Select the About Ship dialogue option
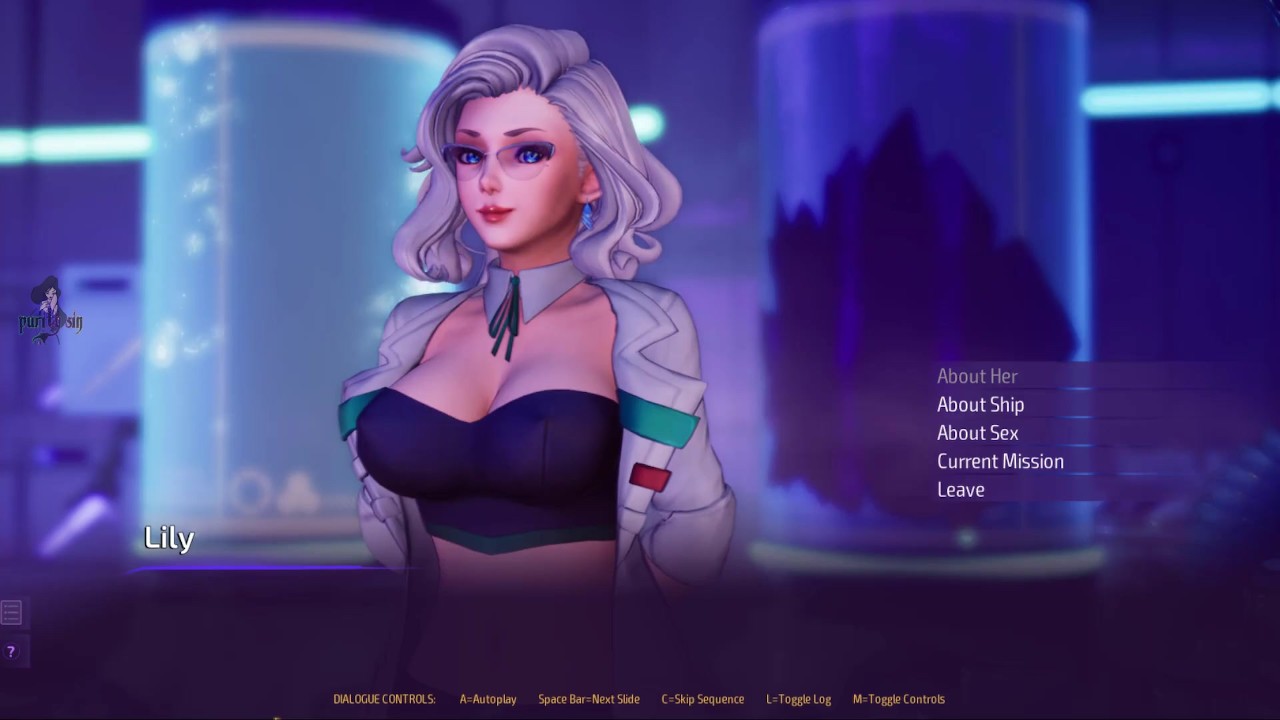Screen dimensions: 1280x720 (980, 404)
